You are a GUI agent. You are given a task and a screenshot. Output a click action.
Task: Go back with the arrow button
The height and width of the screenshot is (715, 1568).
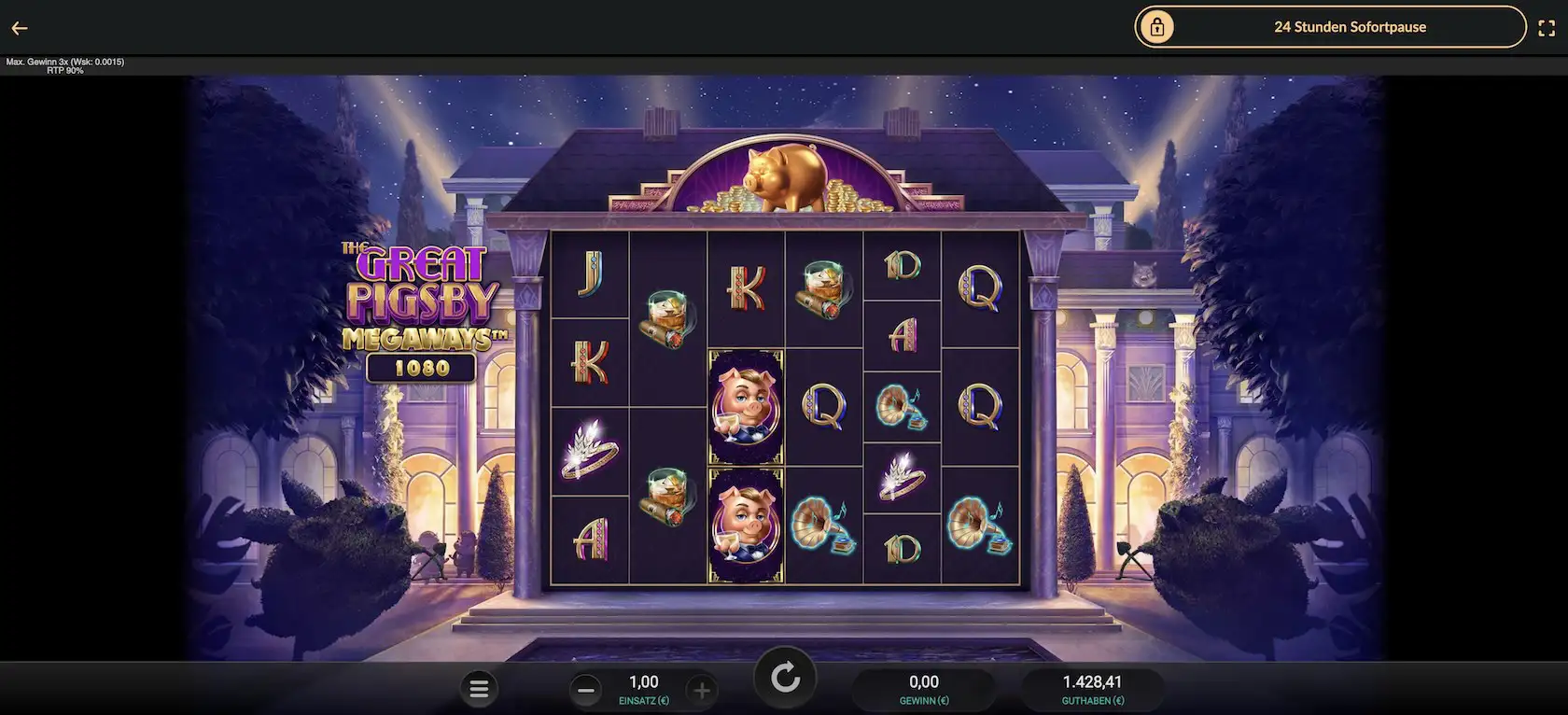pos(20,28)
